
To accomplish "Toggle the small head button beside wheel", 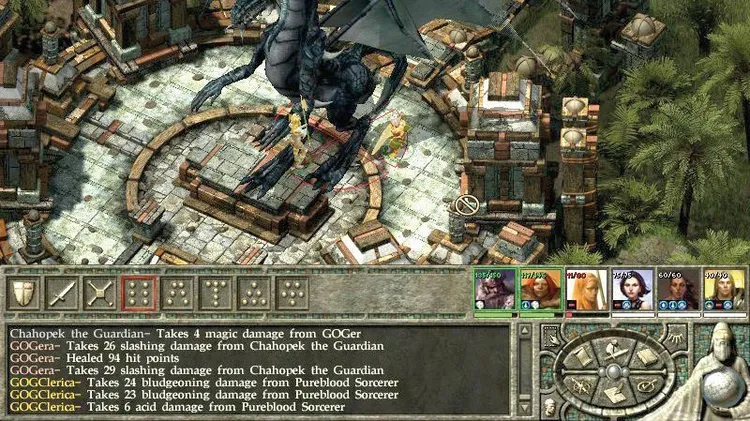I will (549, 406).
